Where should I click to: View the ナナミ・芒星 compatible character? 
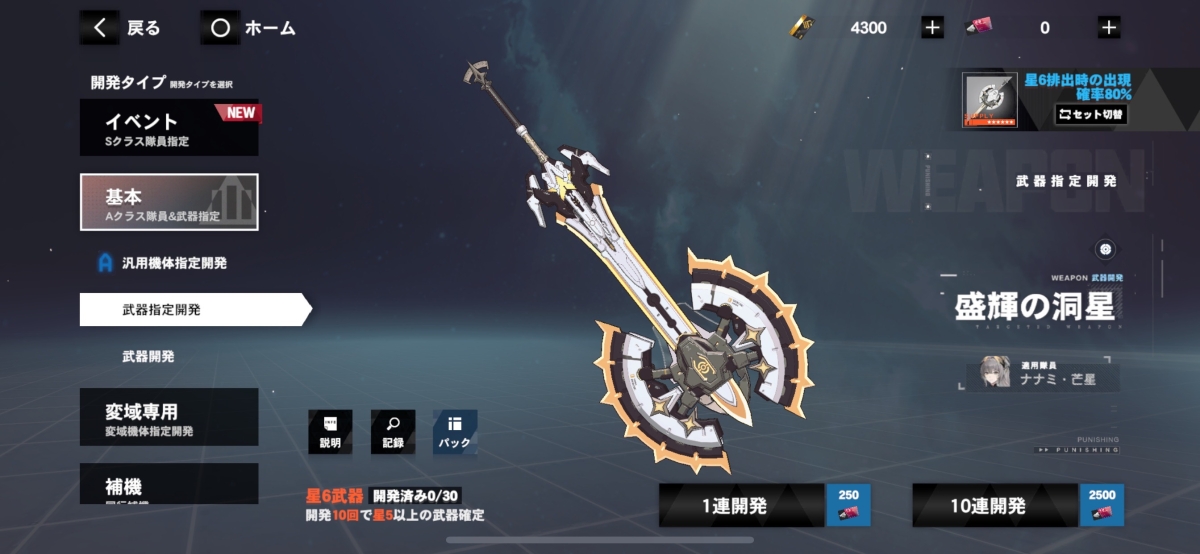point(1045,372)
